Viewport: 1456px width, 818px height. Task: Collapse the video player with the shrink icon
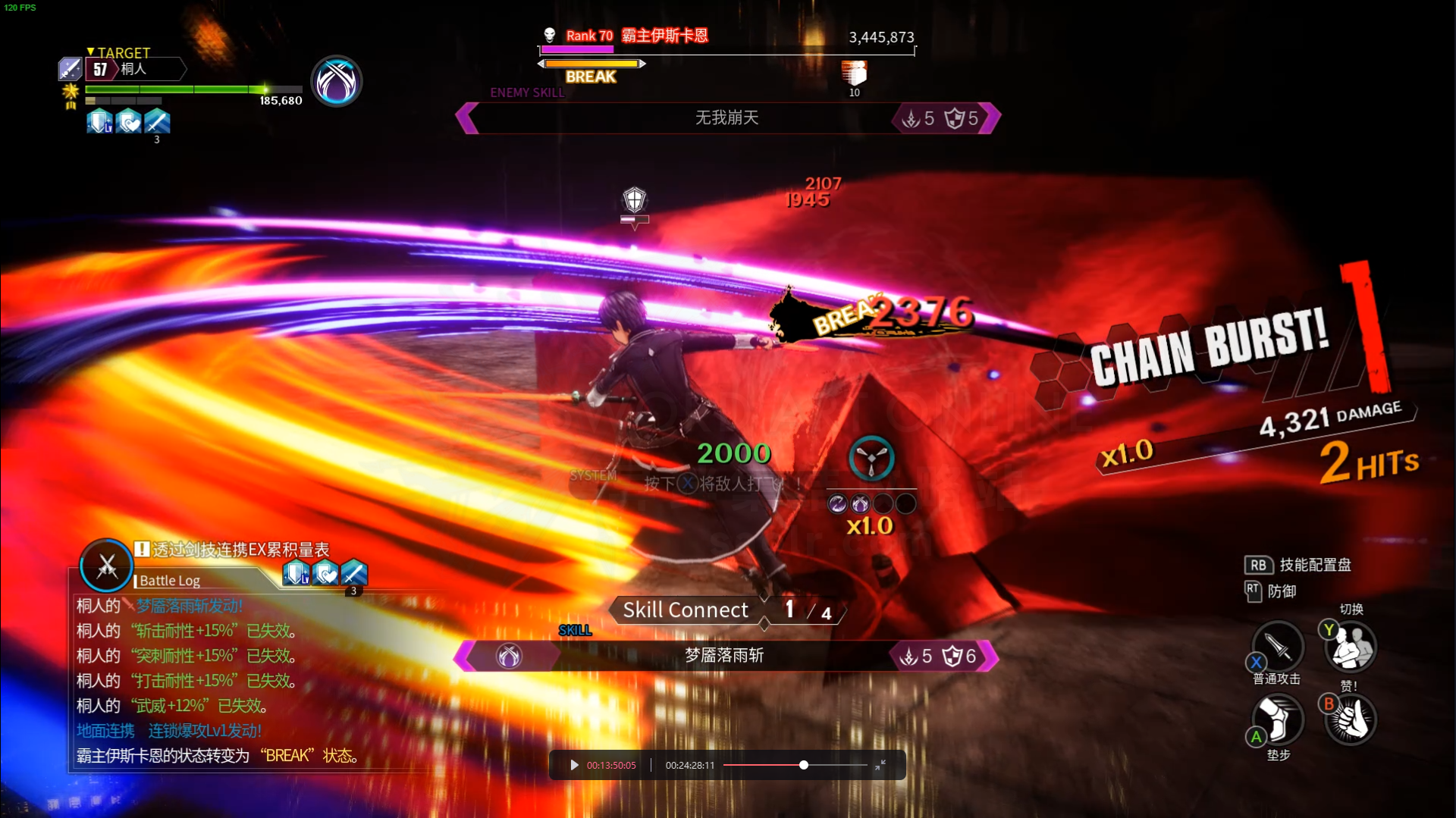point(880,766)
